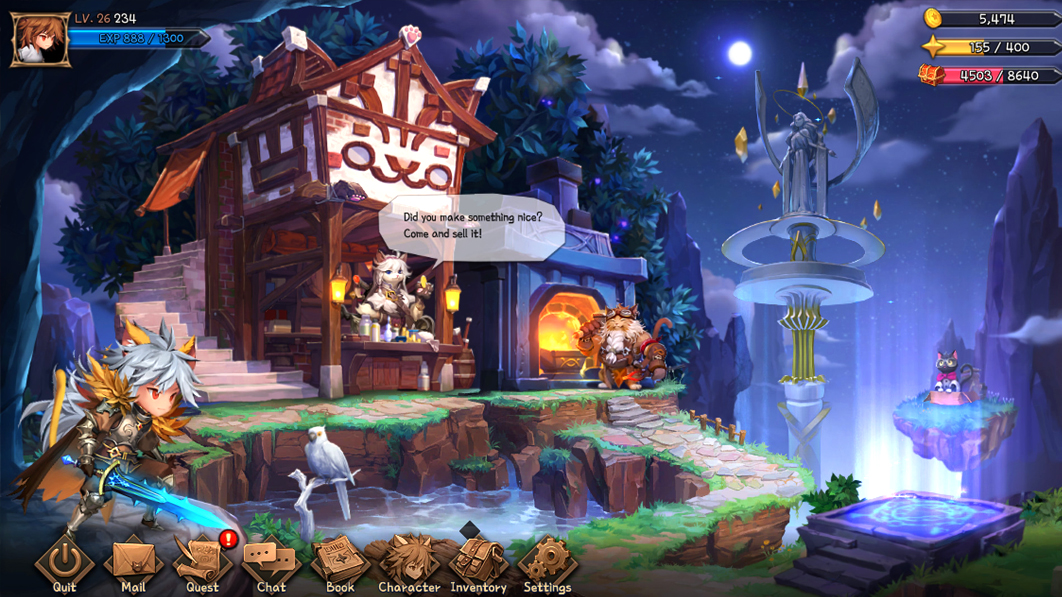The image size is (1062, 597).
Task: Open the Chat window
Action: pyautogui.click(x=271, y=560)
